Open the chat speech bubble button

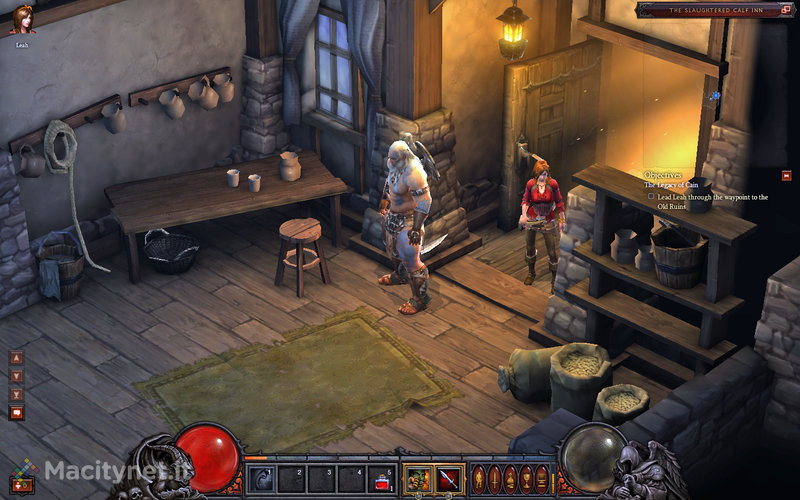(16, 412)
